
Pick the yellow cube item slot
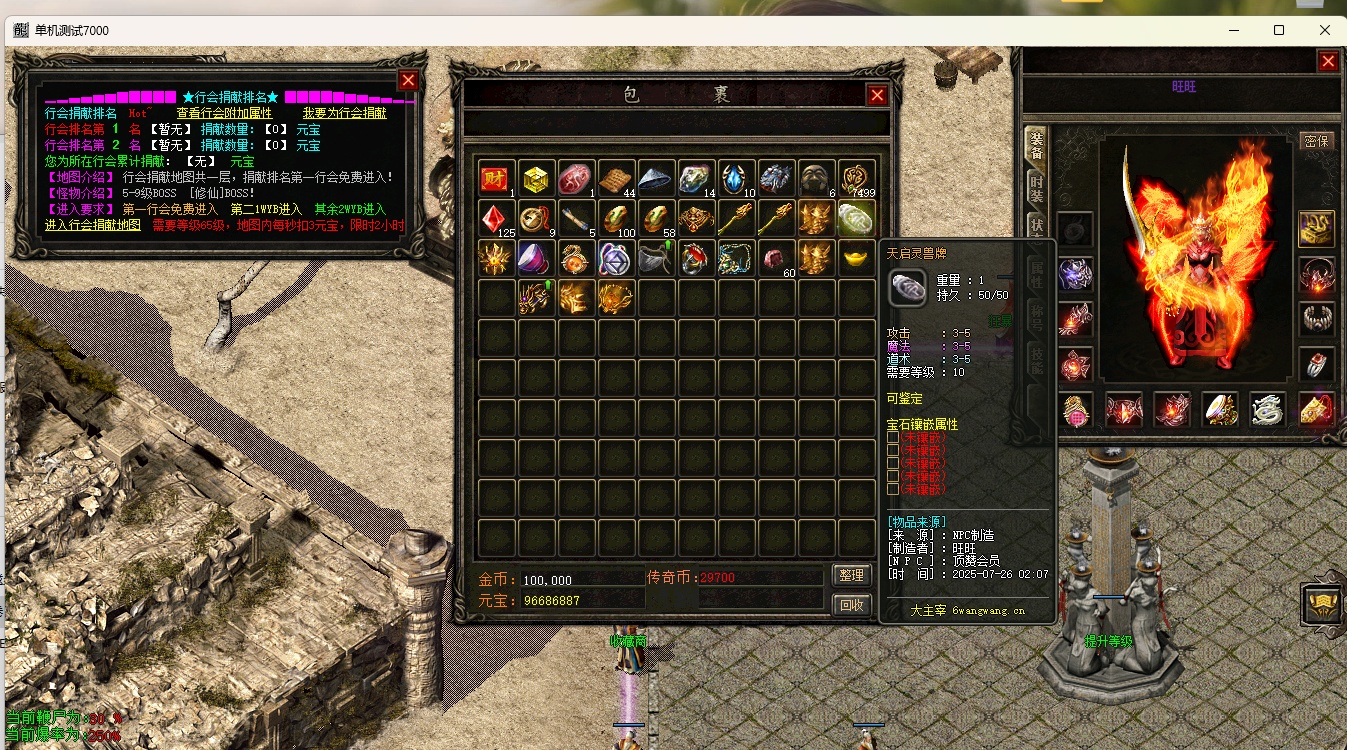click(537, 178)
